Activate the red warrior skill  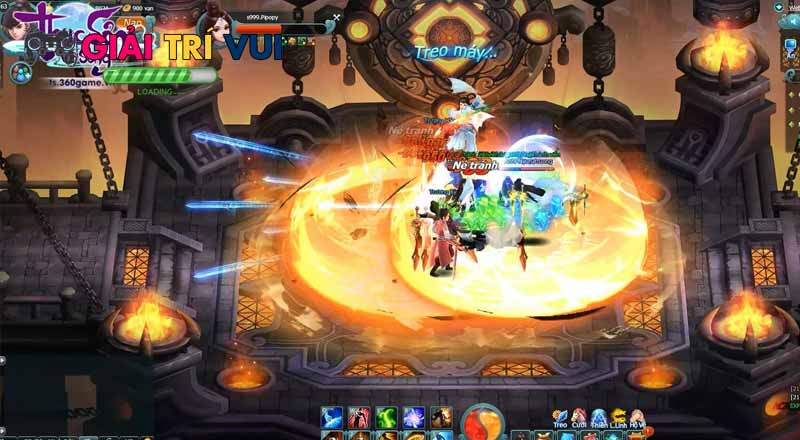tap(359, 417)
